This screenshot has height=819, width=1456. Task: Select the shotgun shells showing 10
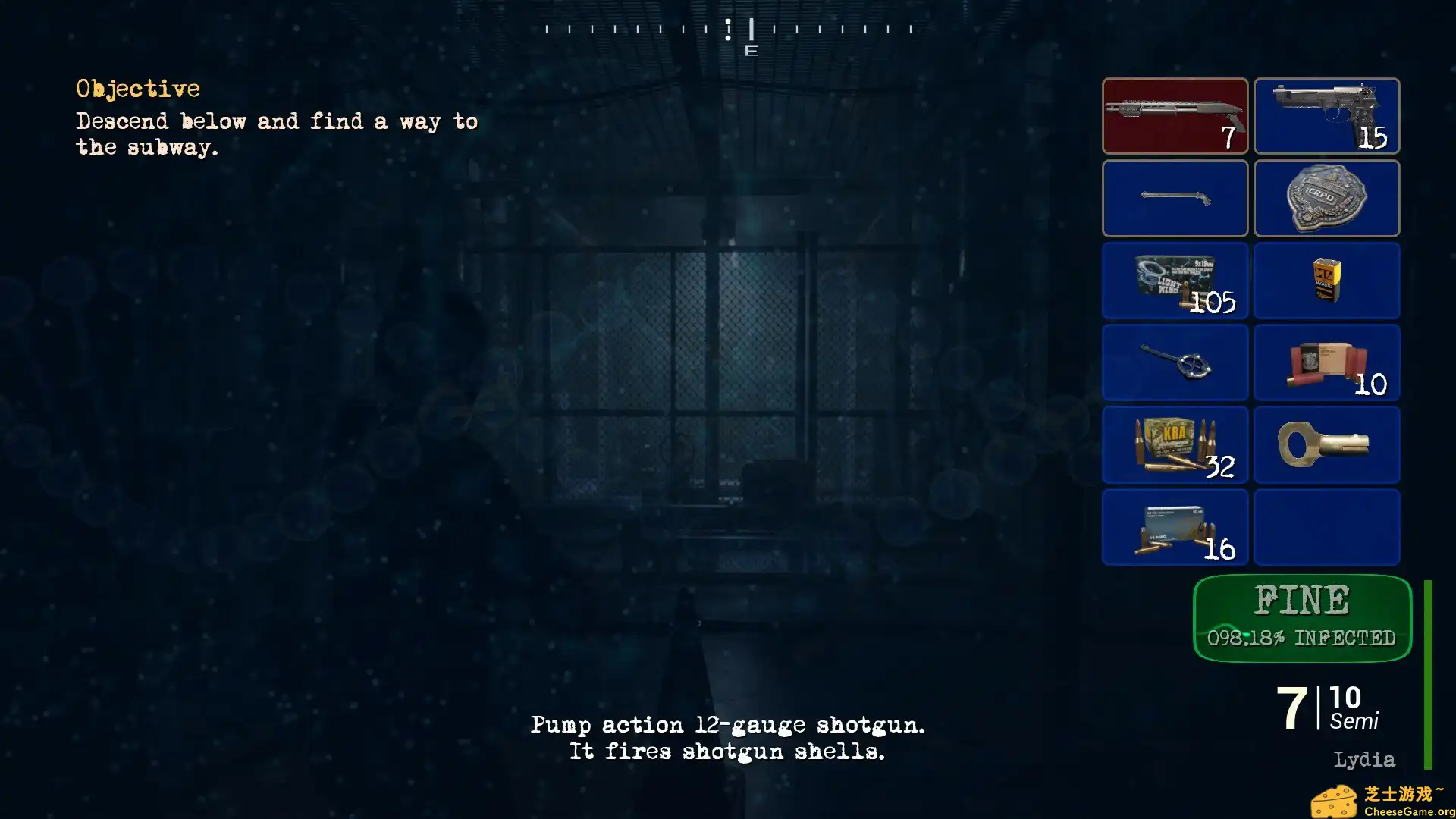(1326, 363)
